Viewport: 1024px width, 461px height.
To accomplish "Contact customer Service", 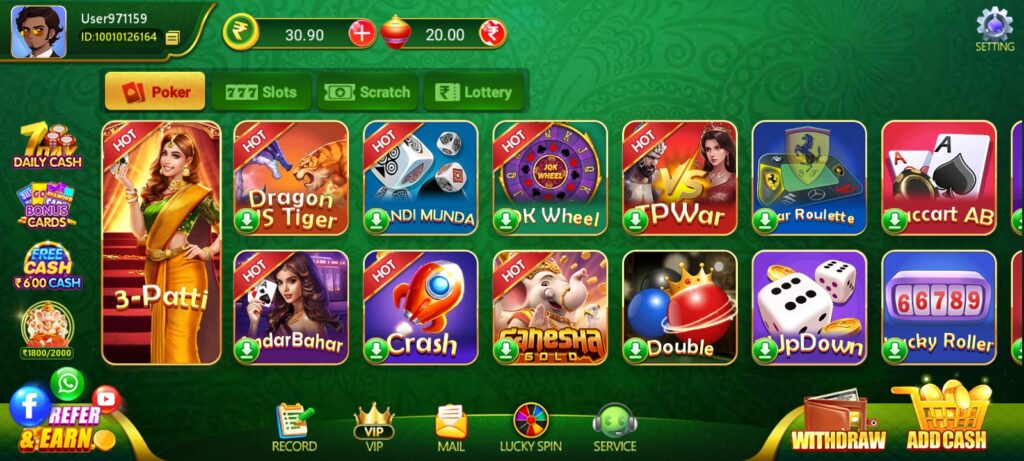I will point(614,427).
